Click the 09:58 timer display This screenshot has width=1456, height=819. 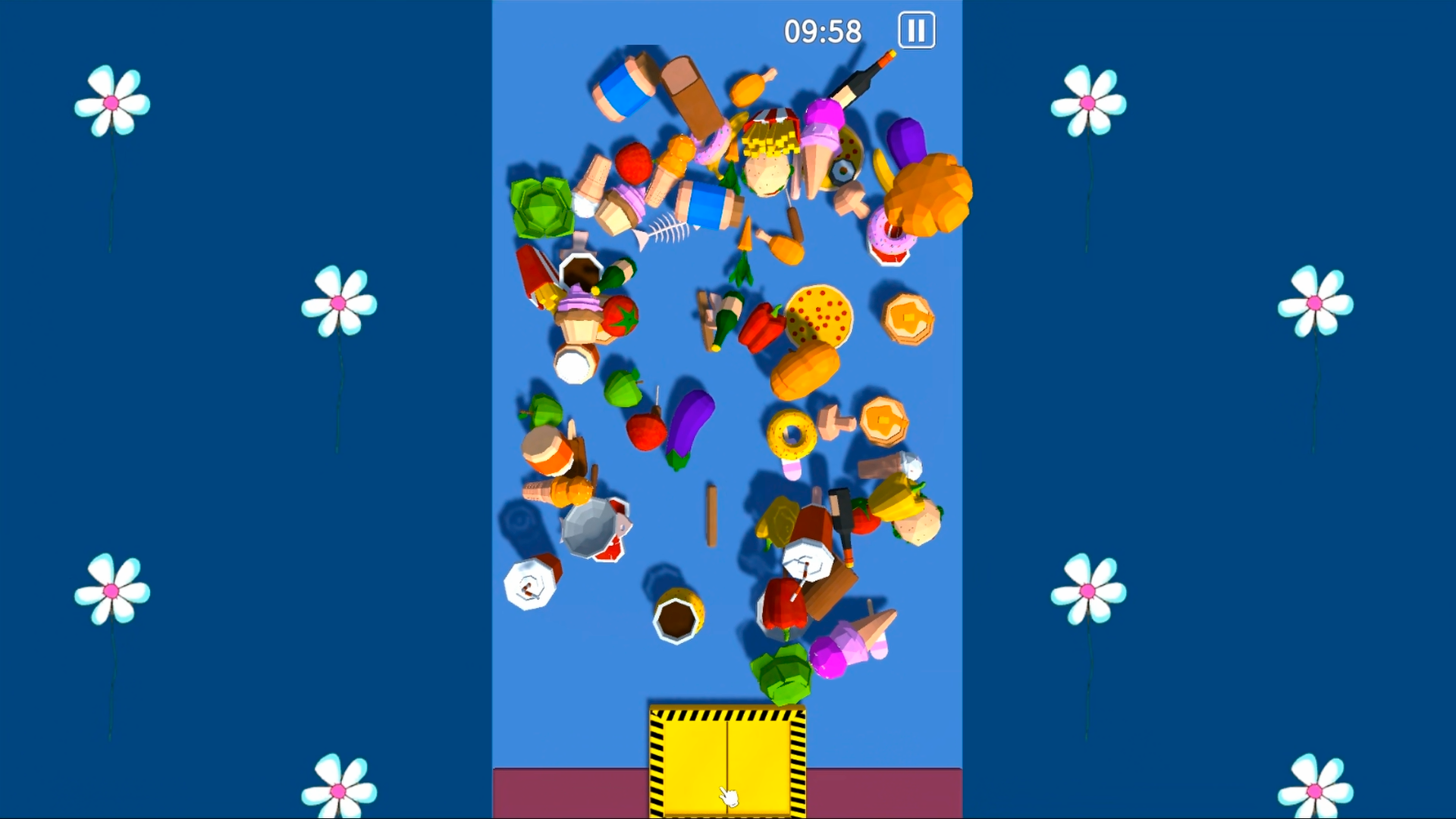pyautogui.click(x=823, y=29)
